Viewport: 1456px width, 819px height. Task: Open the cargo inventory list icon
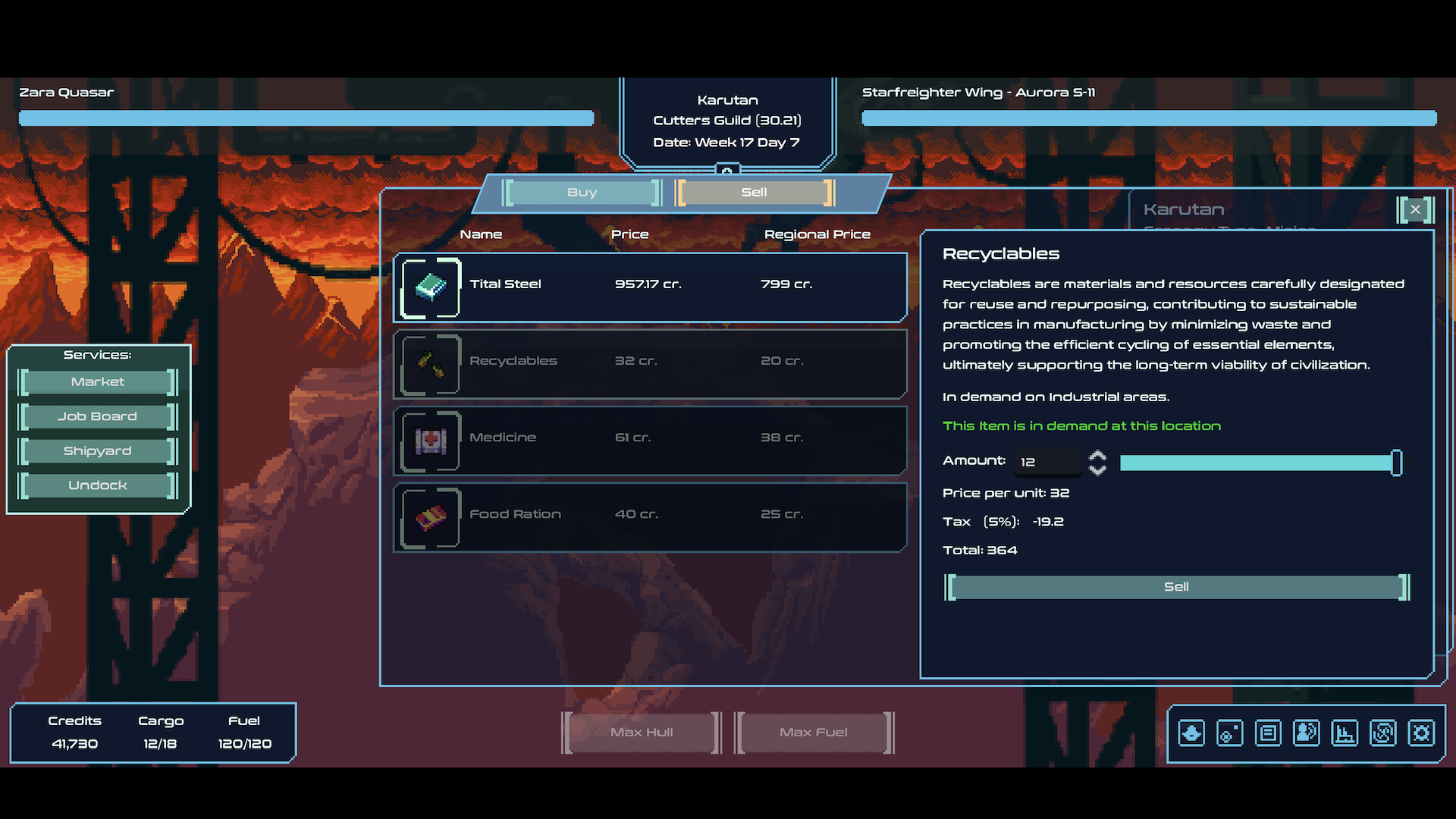(1268, 733)
